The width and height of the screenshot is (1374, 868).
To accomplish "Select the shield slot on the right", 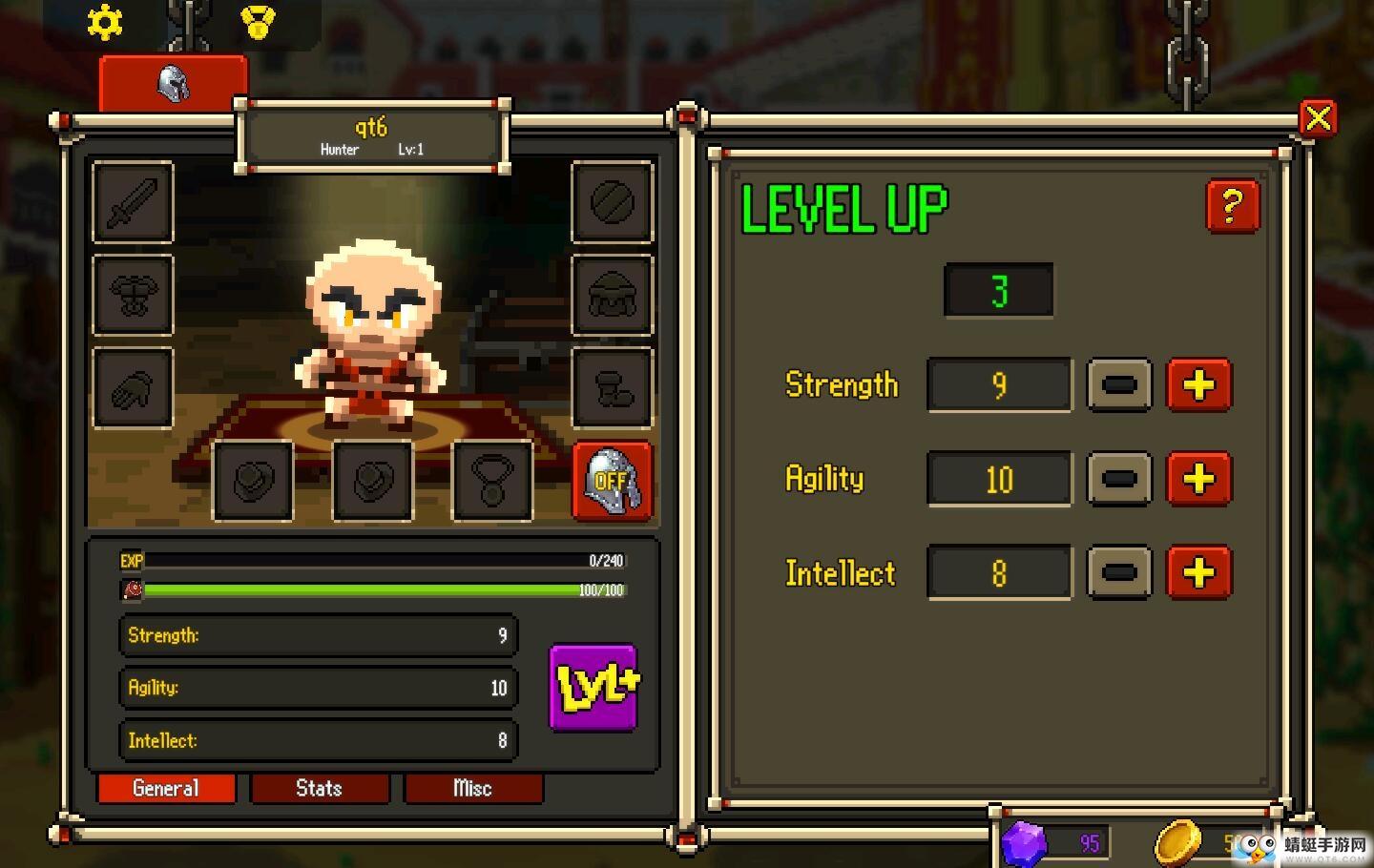I will click(612, 204).
